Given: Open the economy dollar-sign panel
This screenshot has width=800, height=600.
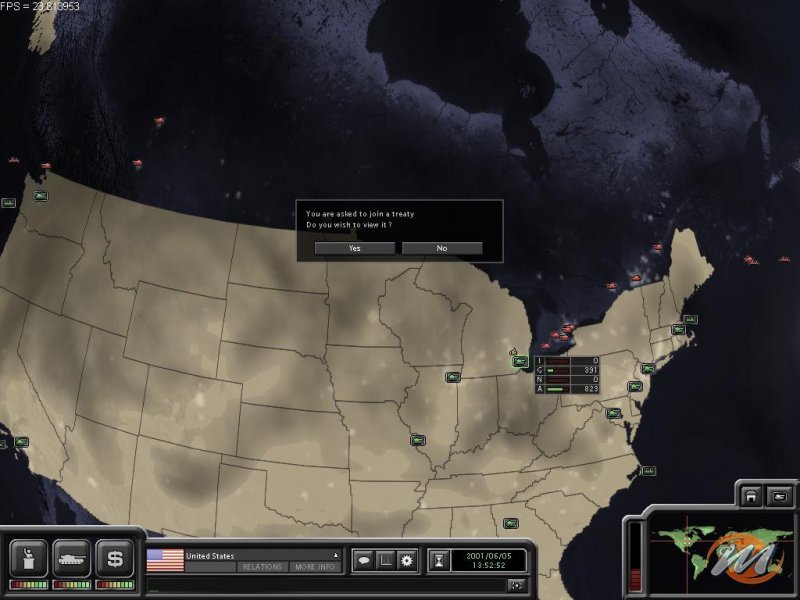Looking at the screenshot, I should pyautogui.click(x=115, y=557).
